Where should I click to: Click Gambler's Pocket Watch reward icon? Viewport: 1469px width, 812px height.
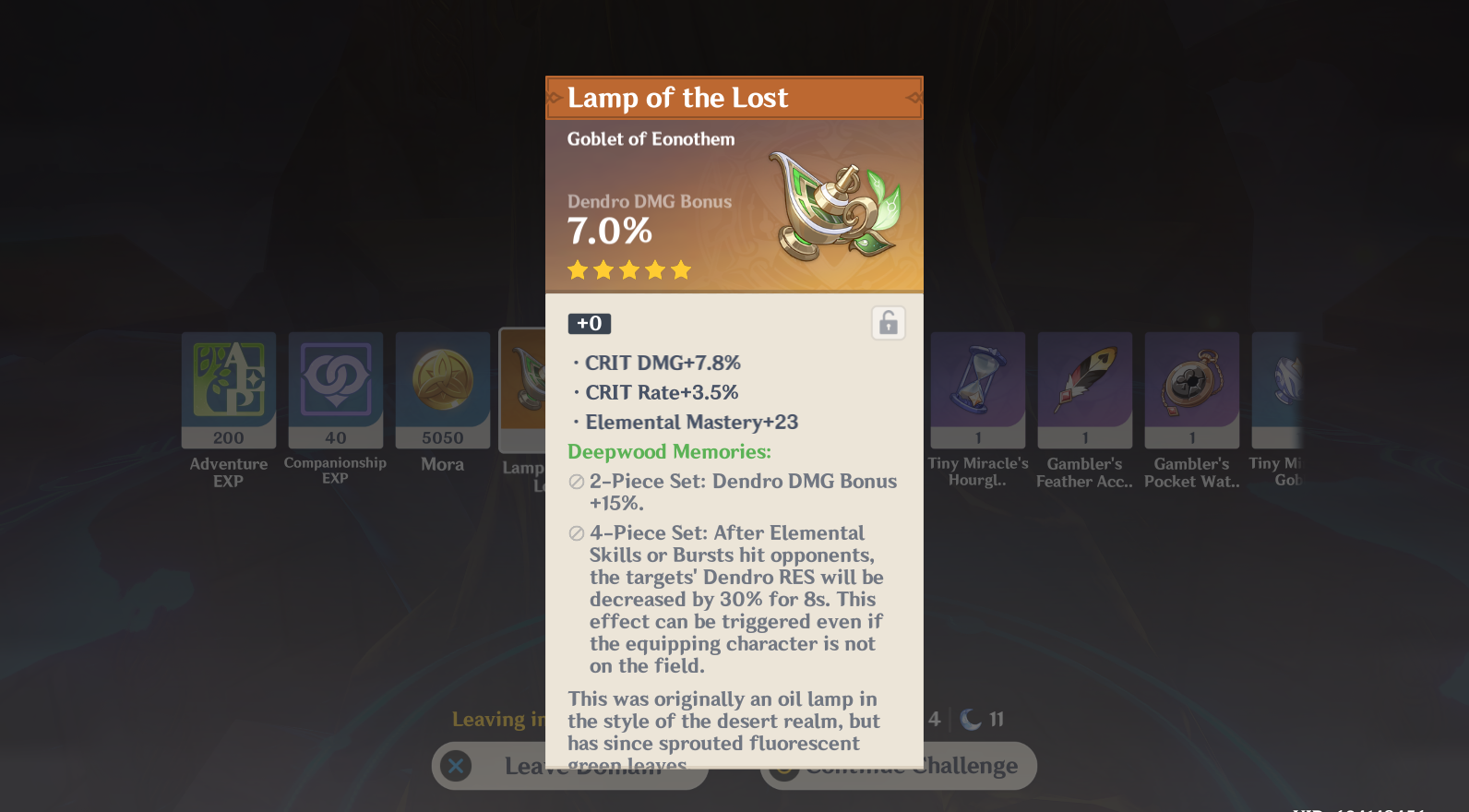1191,390
